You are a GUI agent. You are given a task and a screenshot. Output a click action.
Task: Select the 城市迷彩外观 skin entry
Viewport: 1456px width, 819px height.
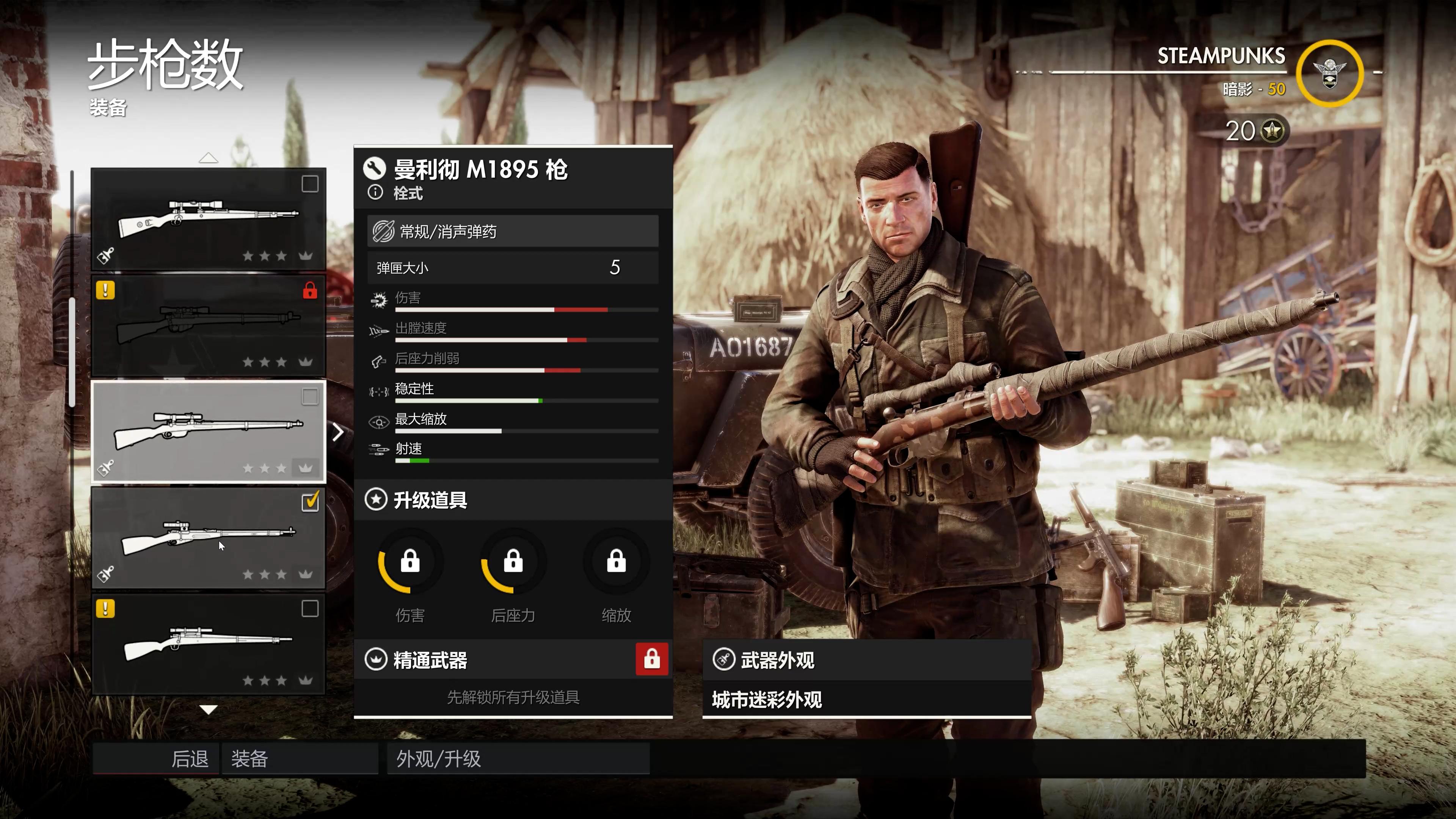coord(866,700)
